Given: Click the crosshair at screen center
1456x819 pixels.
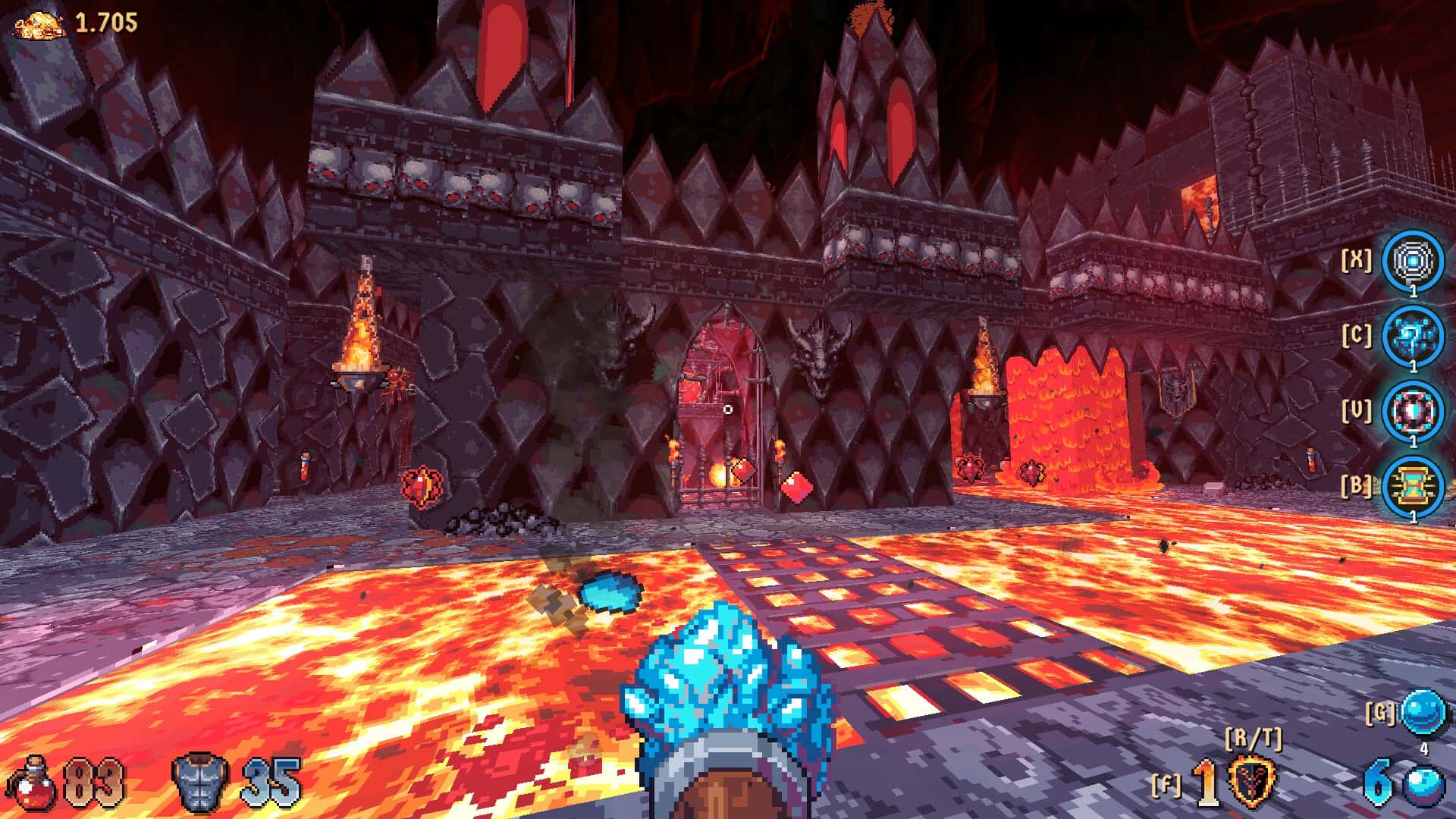Looking at the screenshot, I should (728, 409).
